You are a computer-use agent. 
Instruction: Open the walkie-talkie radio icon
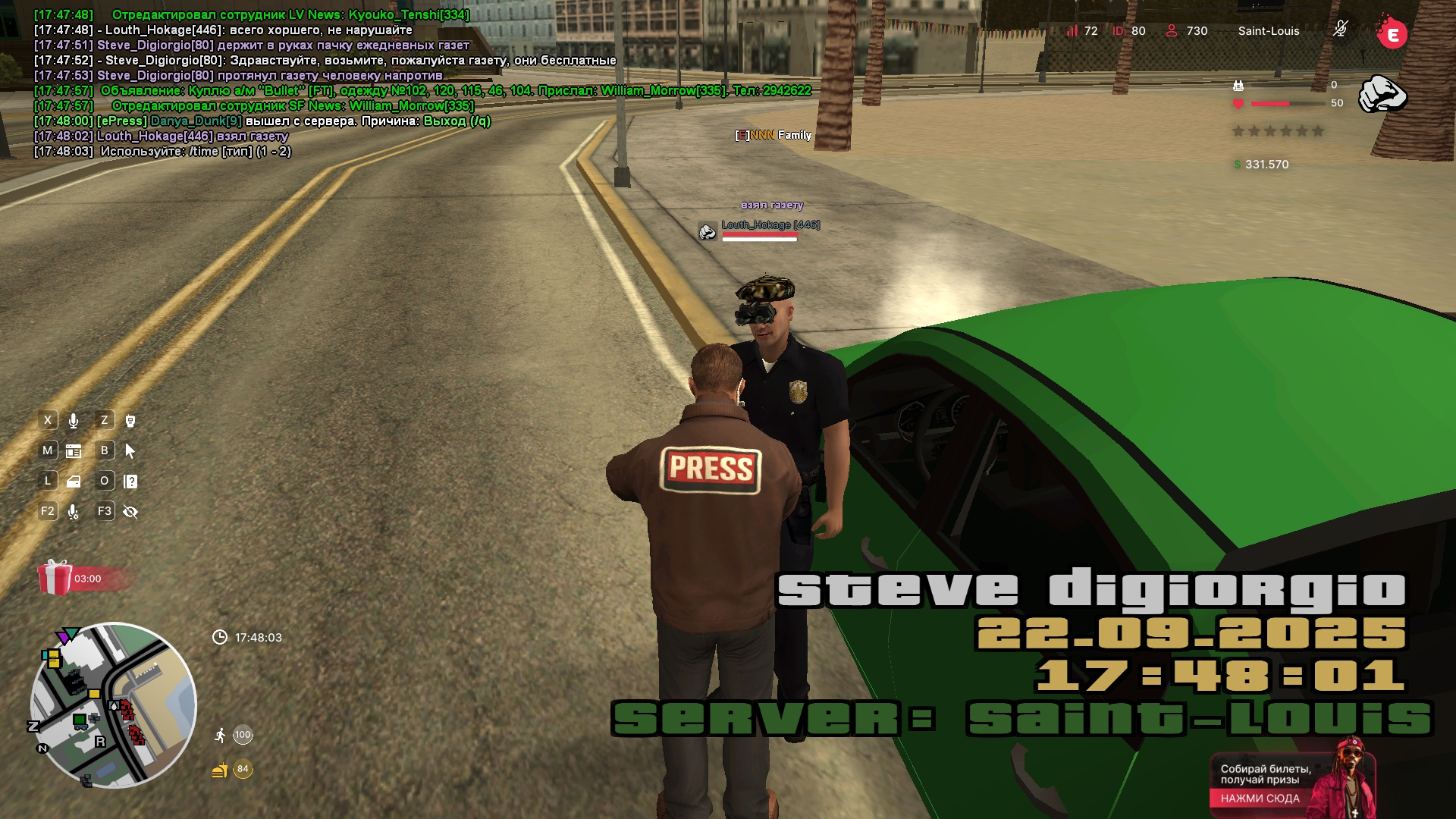click(130, 421)
